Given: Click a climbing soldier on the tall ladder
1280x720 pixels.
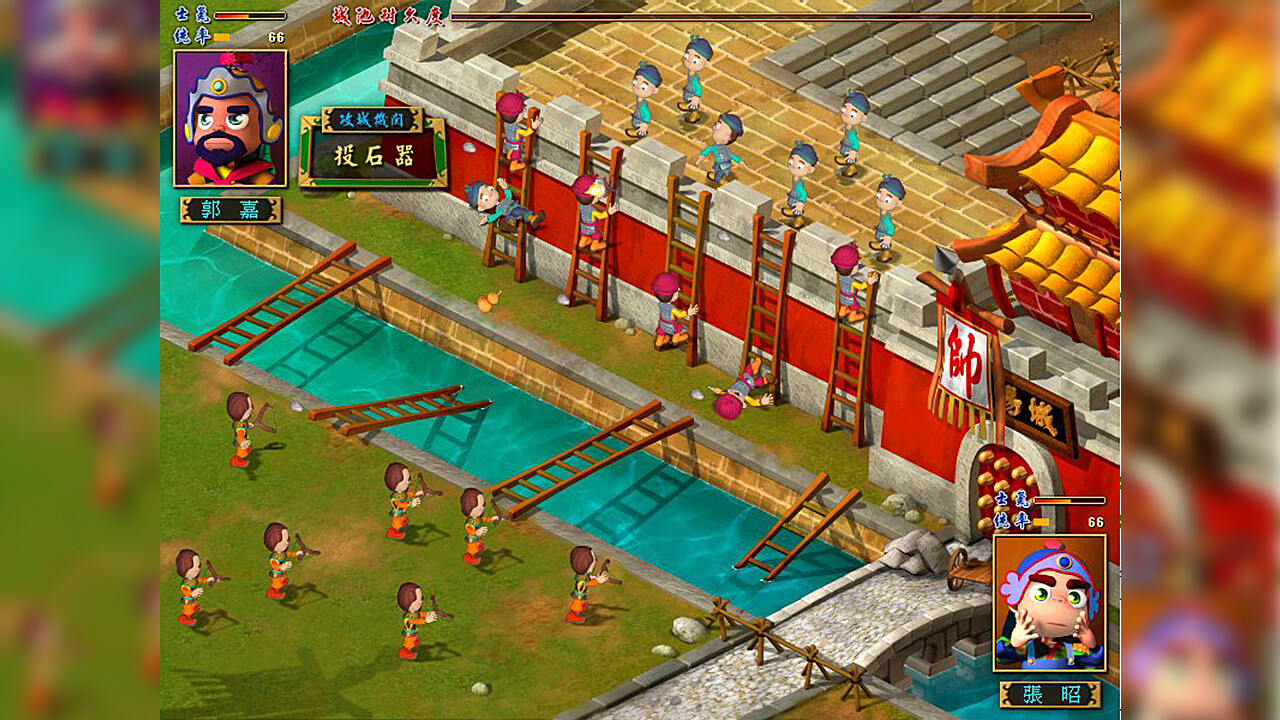Looking at the screenshot, I should tap(511, 130).
